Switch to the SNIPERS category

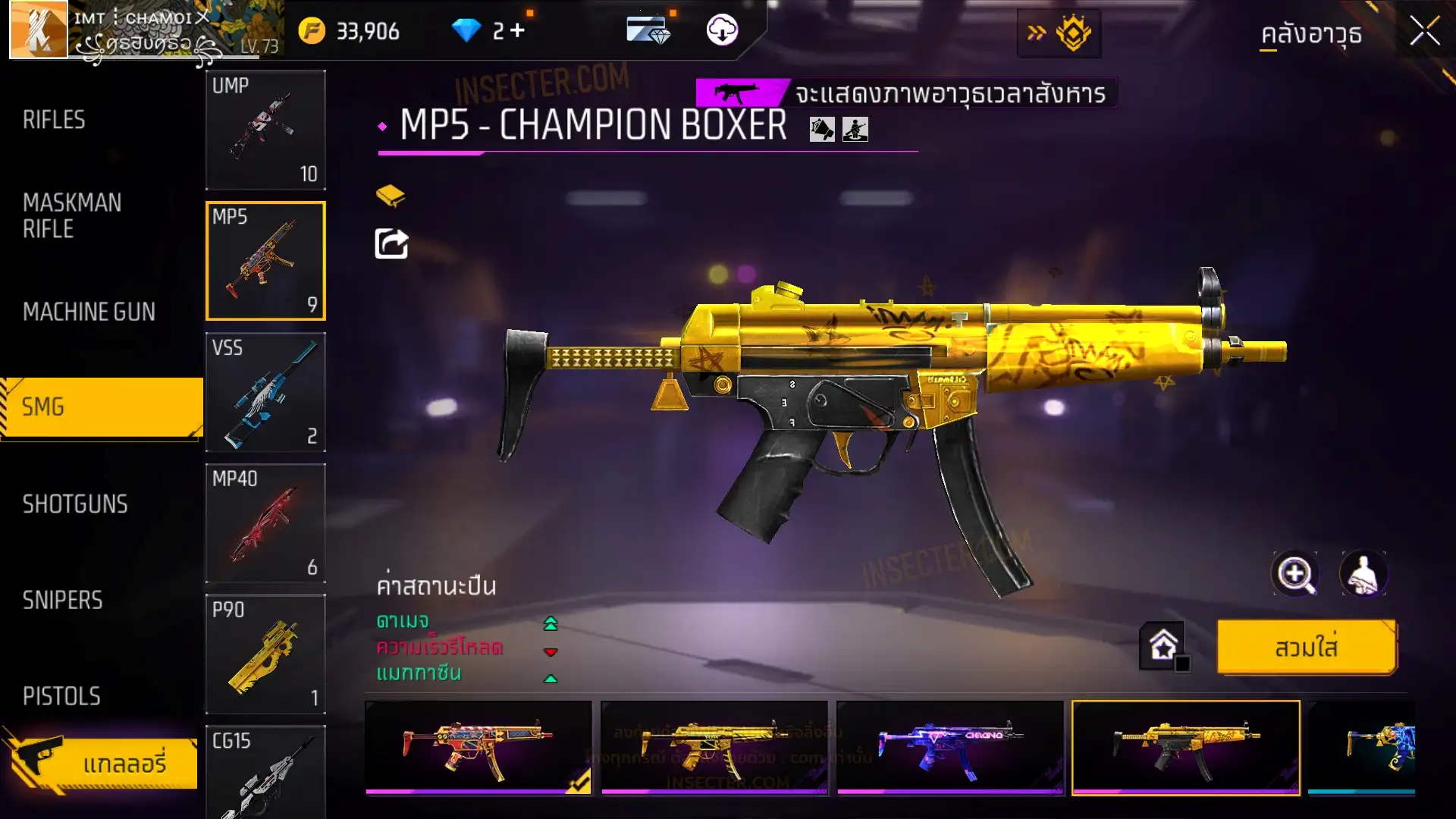pos(62,601)
